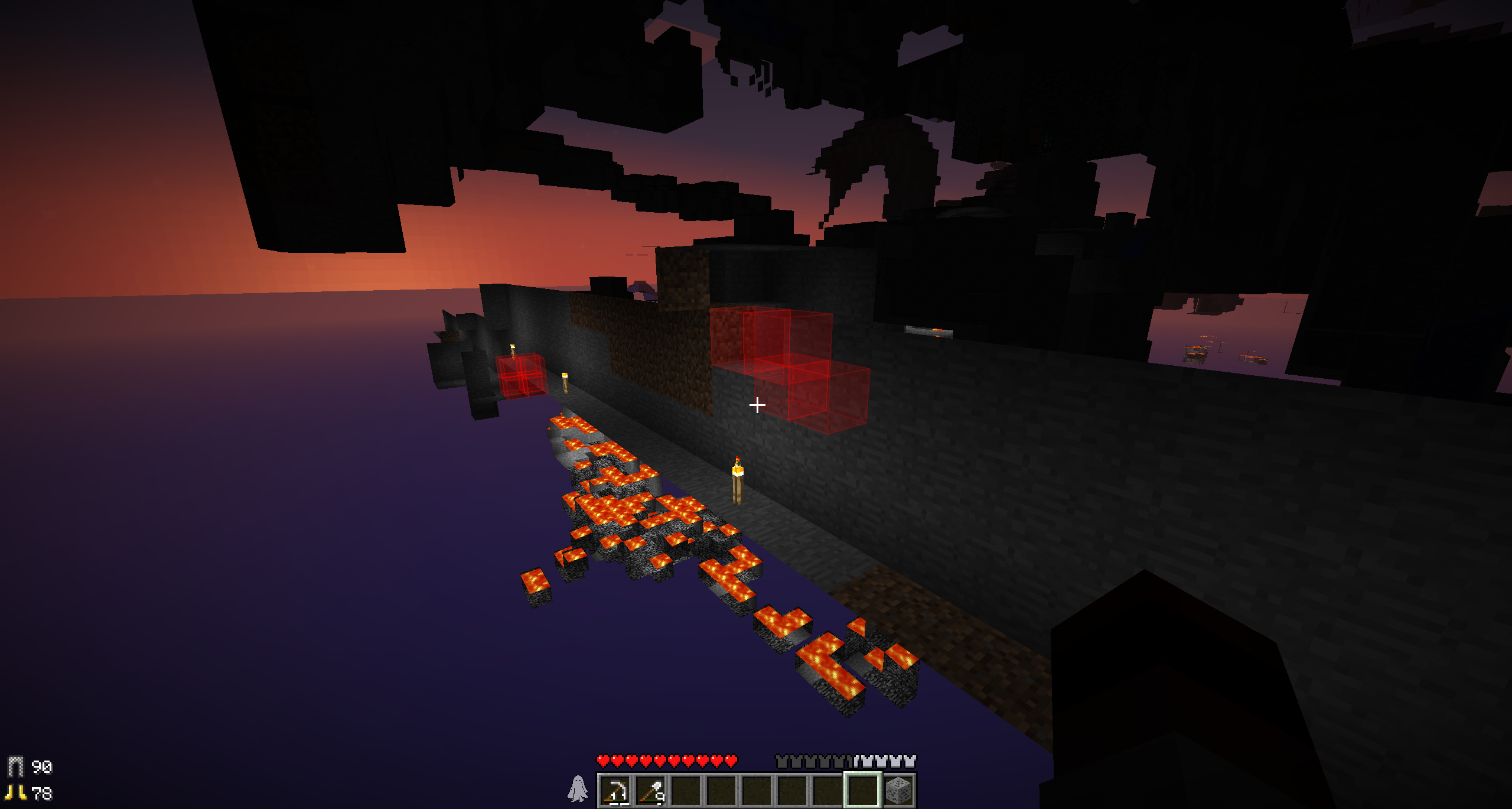
Task: Select the gravel block hotbar slot
Action: [898, 790]
